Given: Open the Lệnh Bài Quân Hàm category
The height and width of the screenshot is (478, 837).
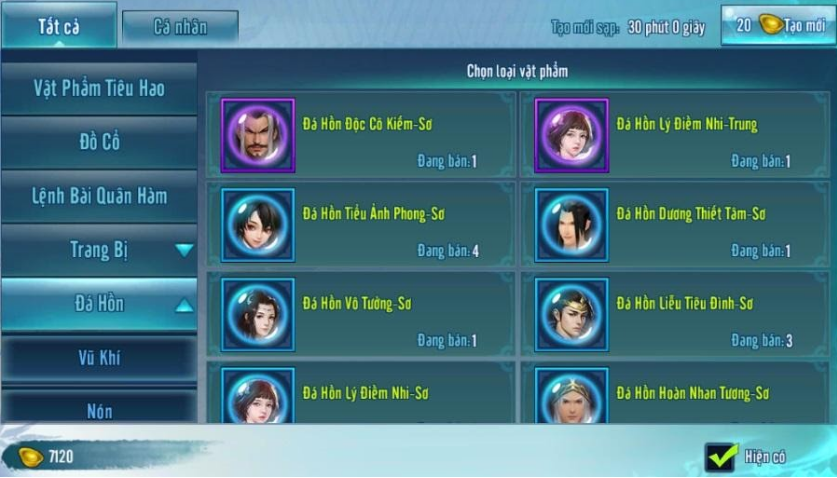Looking at the screenshot, I should click(98, 196).
